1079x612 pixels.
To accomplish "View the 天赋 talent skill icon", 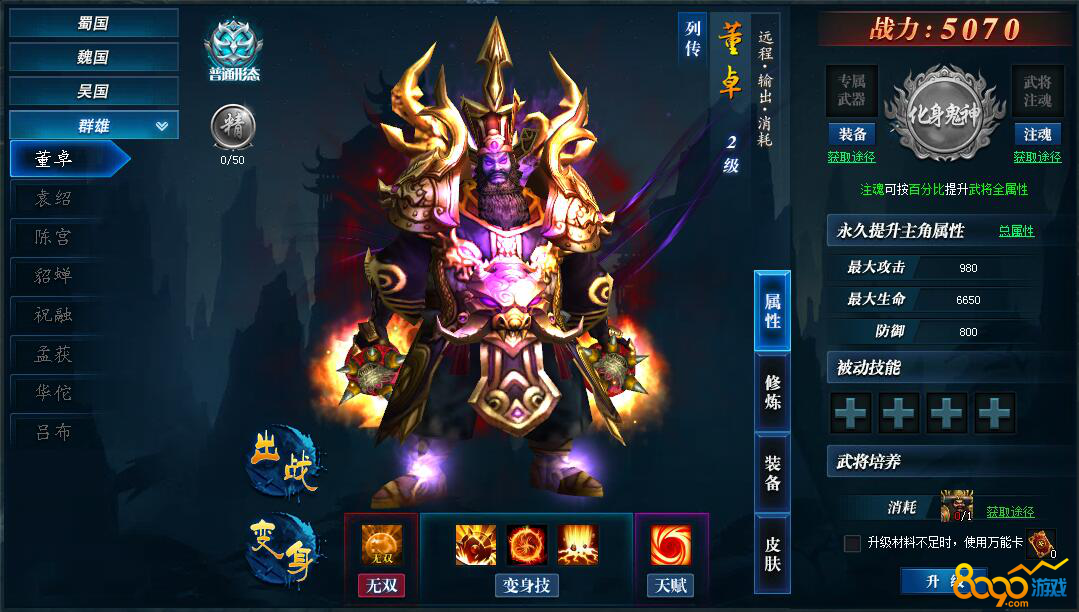I will (671, 545).
